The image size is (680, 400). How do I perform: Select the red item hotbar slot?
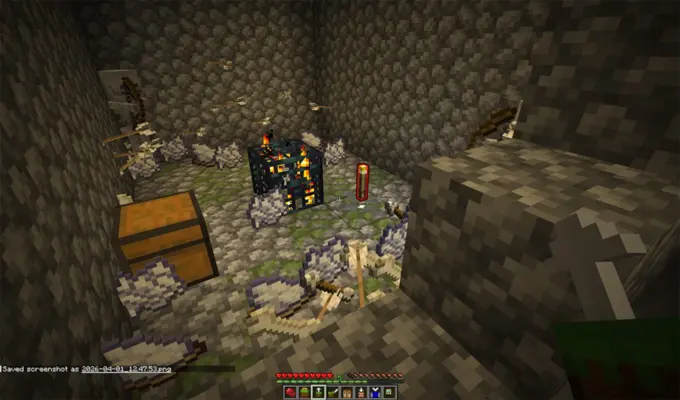point(290,392)
